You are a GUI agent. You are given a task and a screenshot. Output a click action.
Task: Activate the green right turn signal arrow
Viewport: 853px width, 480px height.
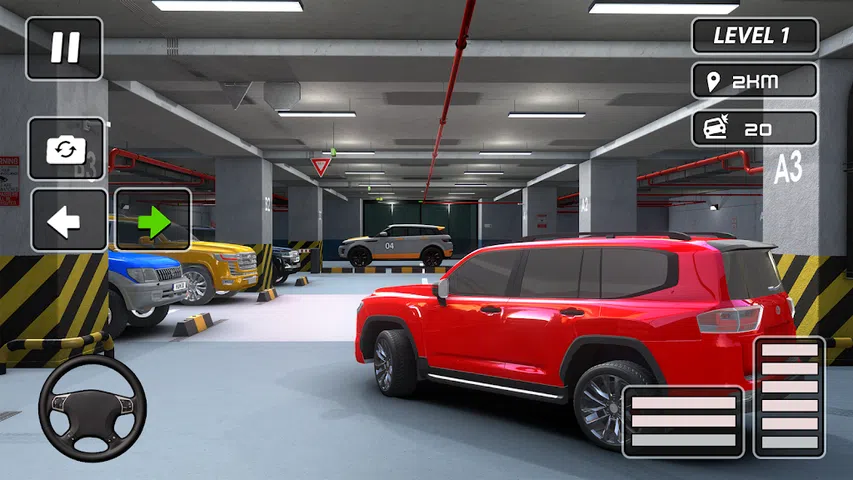click(x=152, y=220)
